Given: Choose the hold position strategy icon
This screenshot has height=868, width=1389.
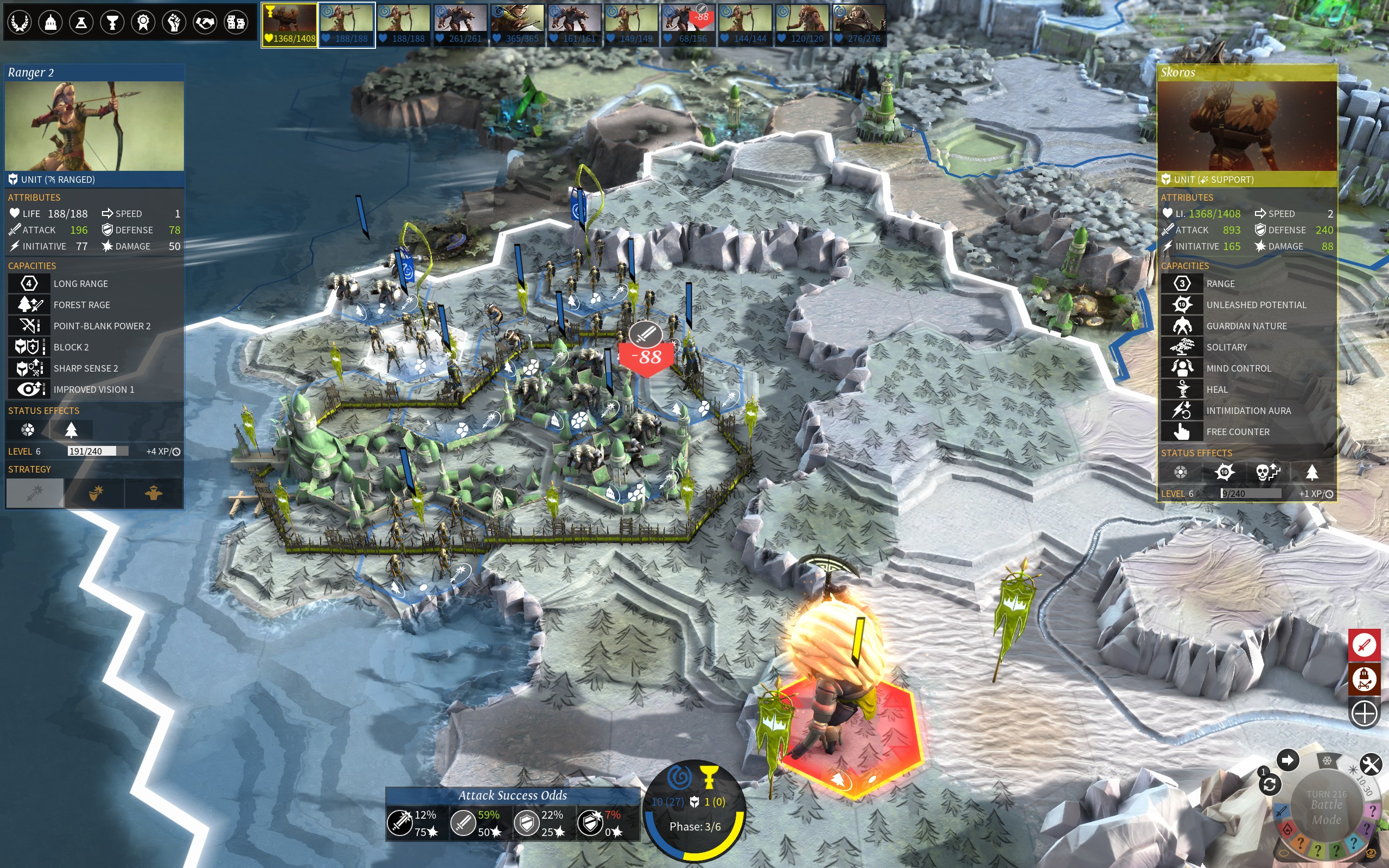Looking at the screenshot, I should point(153,493).
